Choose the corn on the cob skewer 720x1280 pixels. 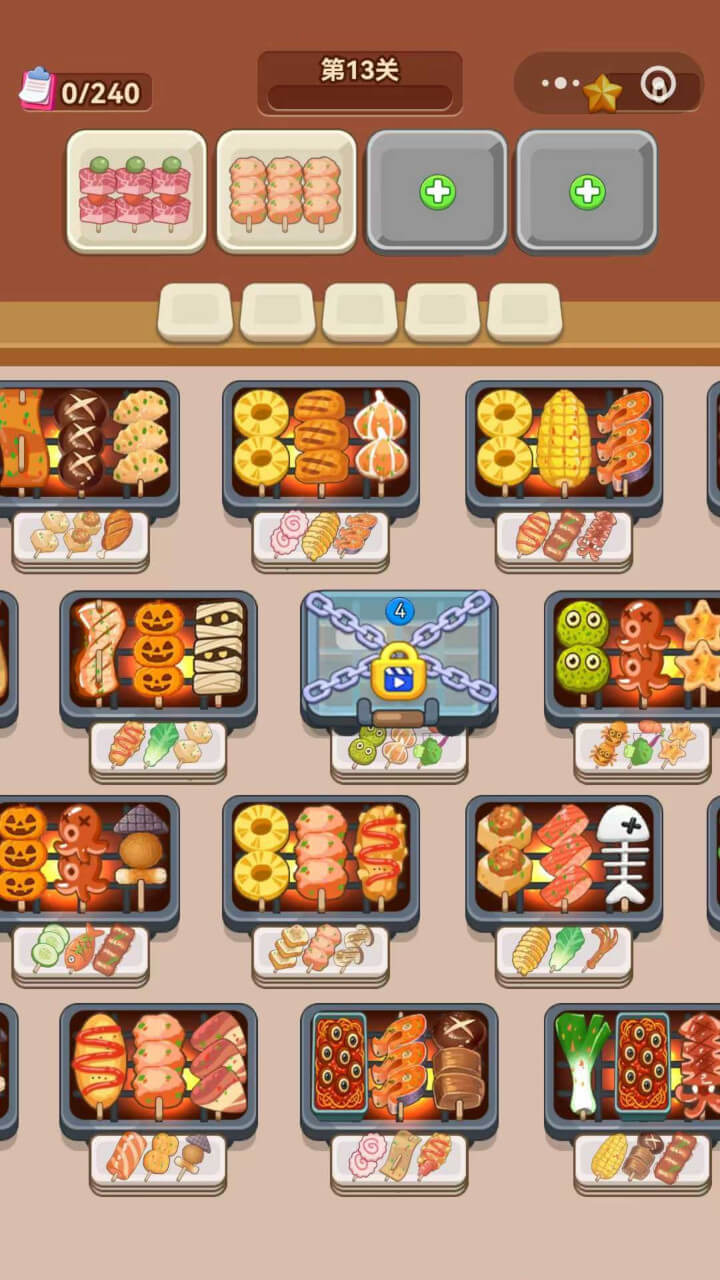tap(564, 439)
